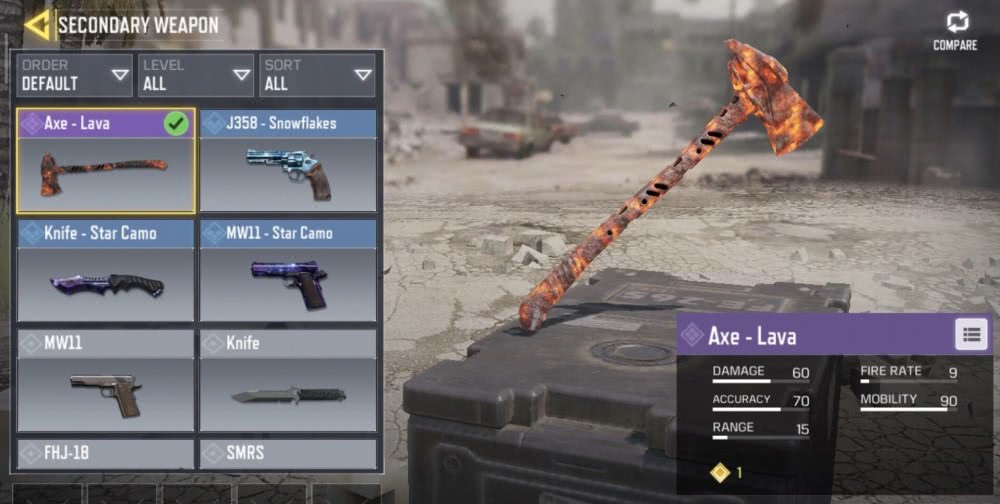Open the list icon beside Axe - Lava
Image resolution: width=1000 pixels, height=504 pixels.
tap(971, 335)
